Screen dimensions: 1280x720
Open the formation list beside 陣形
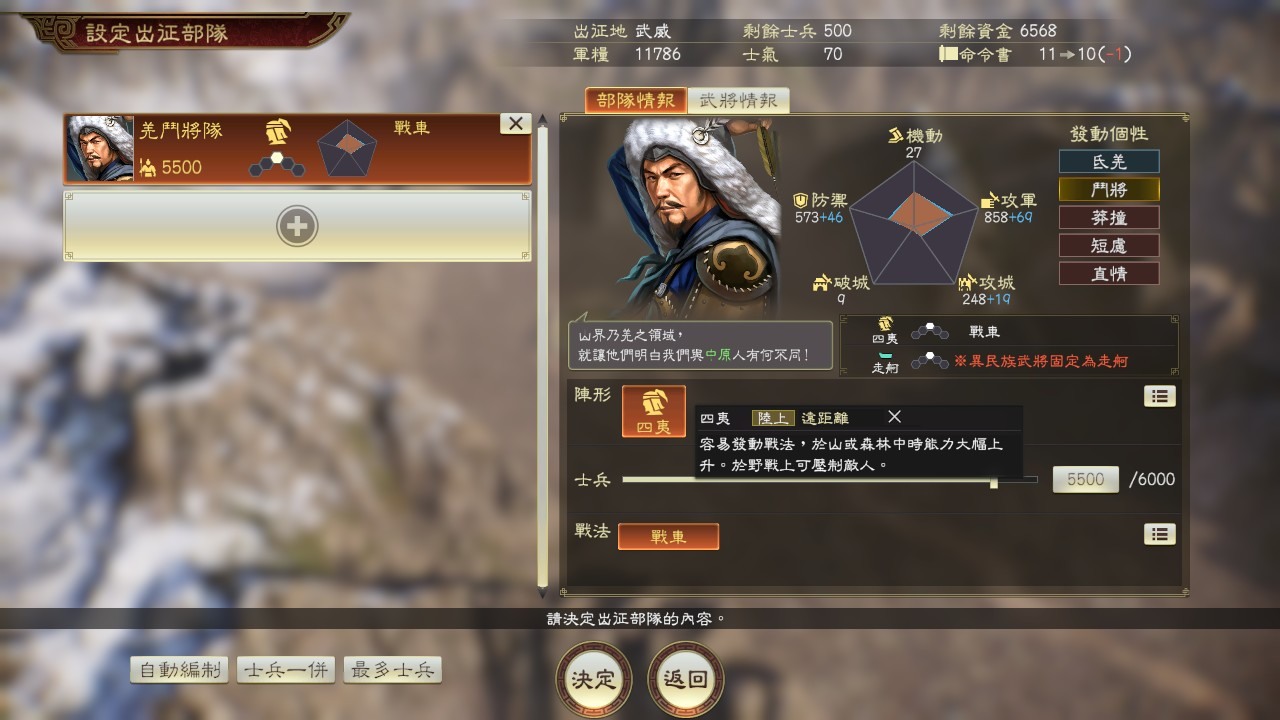pos(1159,396)
